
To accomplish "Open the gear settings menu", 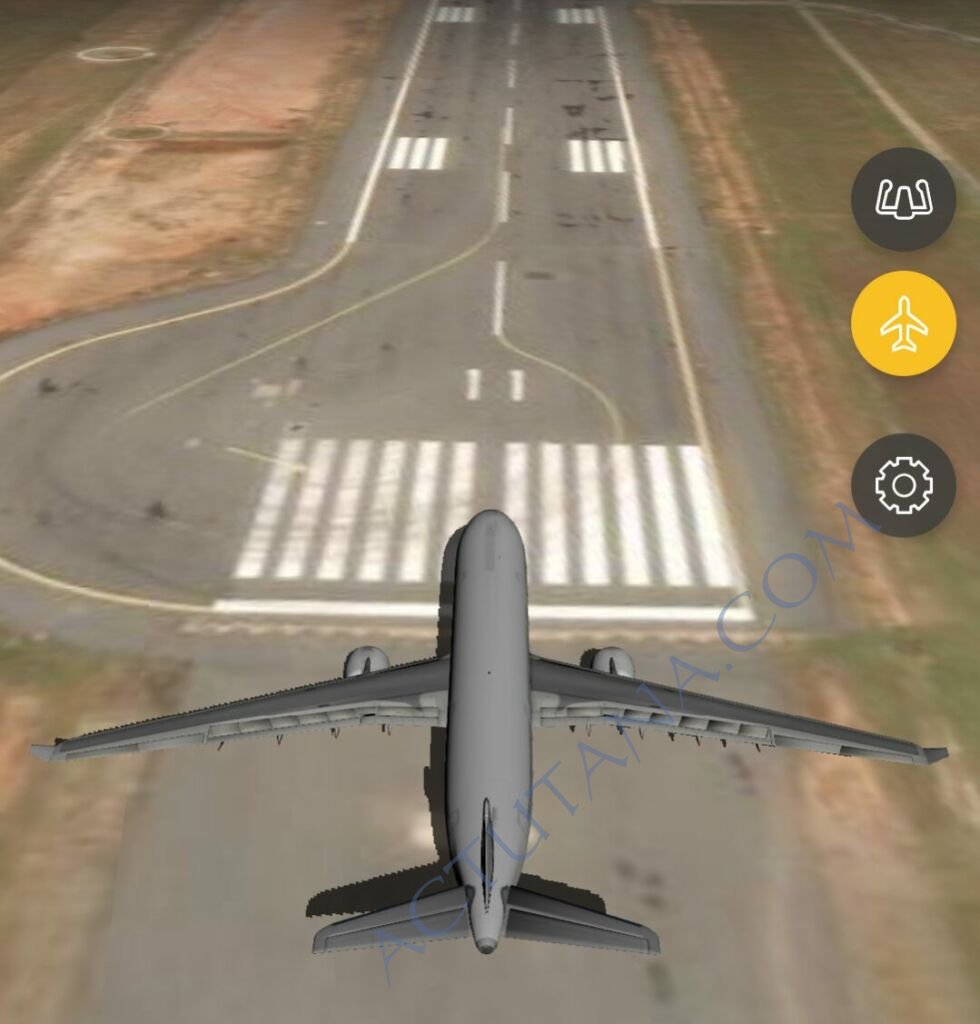I will pyautogui.click(x=903, y=485).
